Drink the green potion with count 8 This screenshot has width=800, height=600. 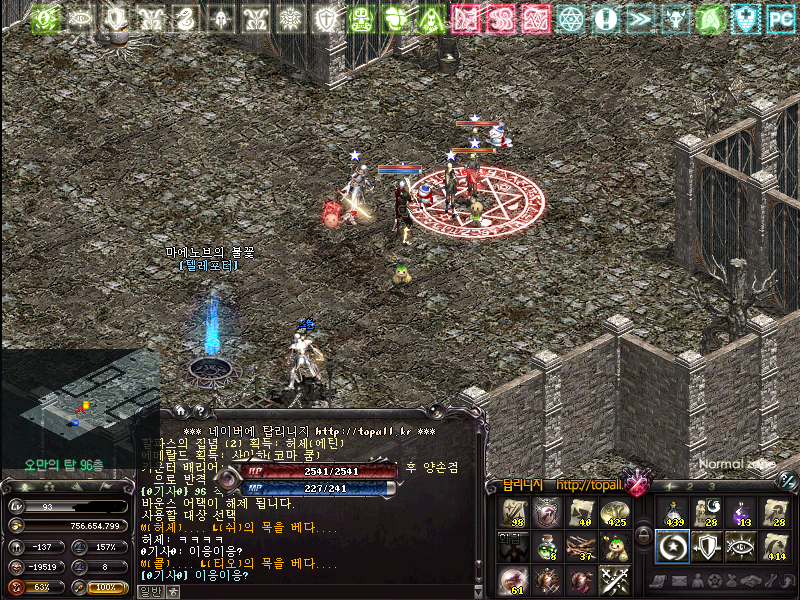click(x=548, y=546)
